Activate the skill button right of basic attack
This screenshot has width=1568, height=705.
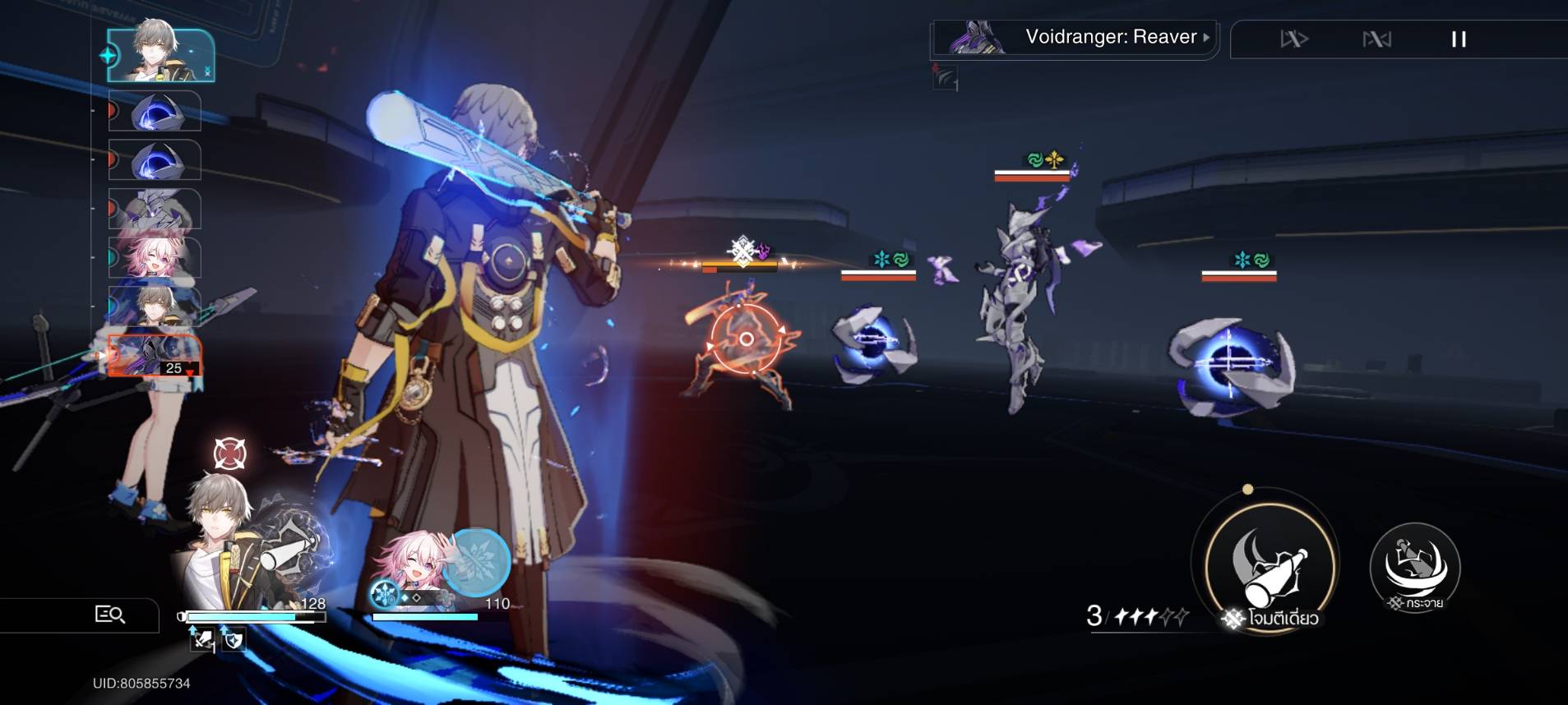click(x=1414, y=567)
